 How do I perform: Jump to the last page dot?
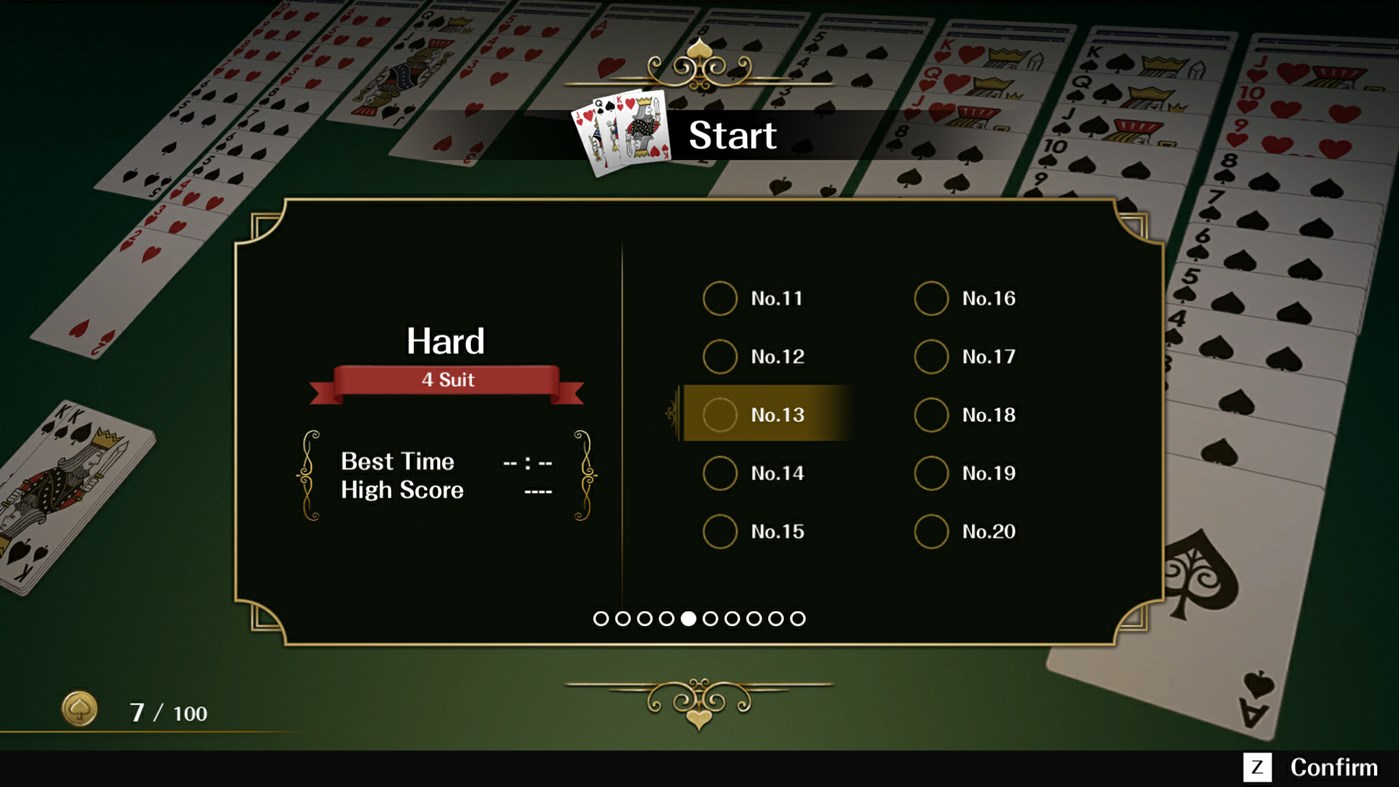point(797,618)
